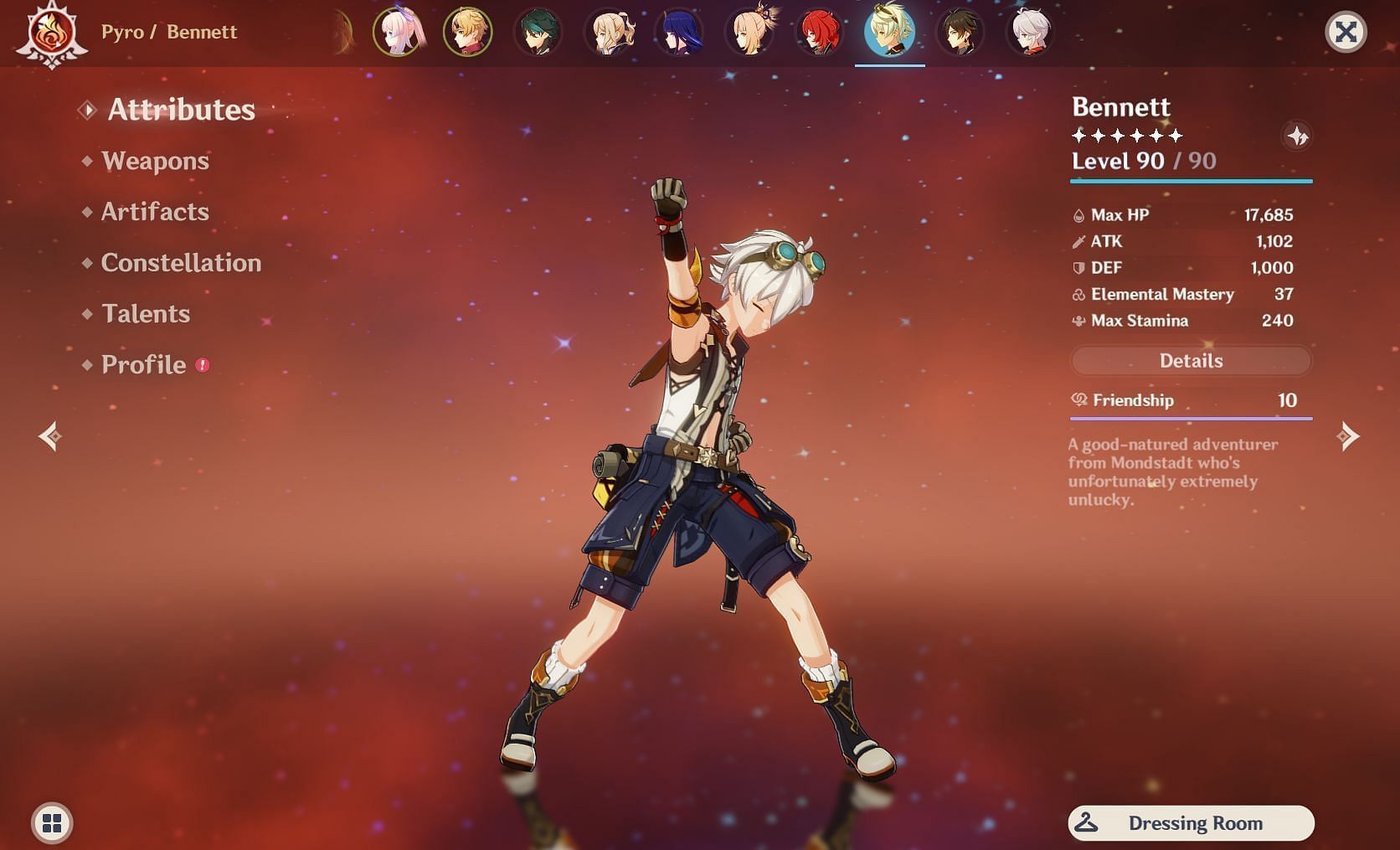Open Bennett's Profile page
The image size is (1400, 850).
point(143,365)
